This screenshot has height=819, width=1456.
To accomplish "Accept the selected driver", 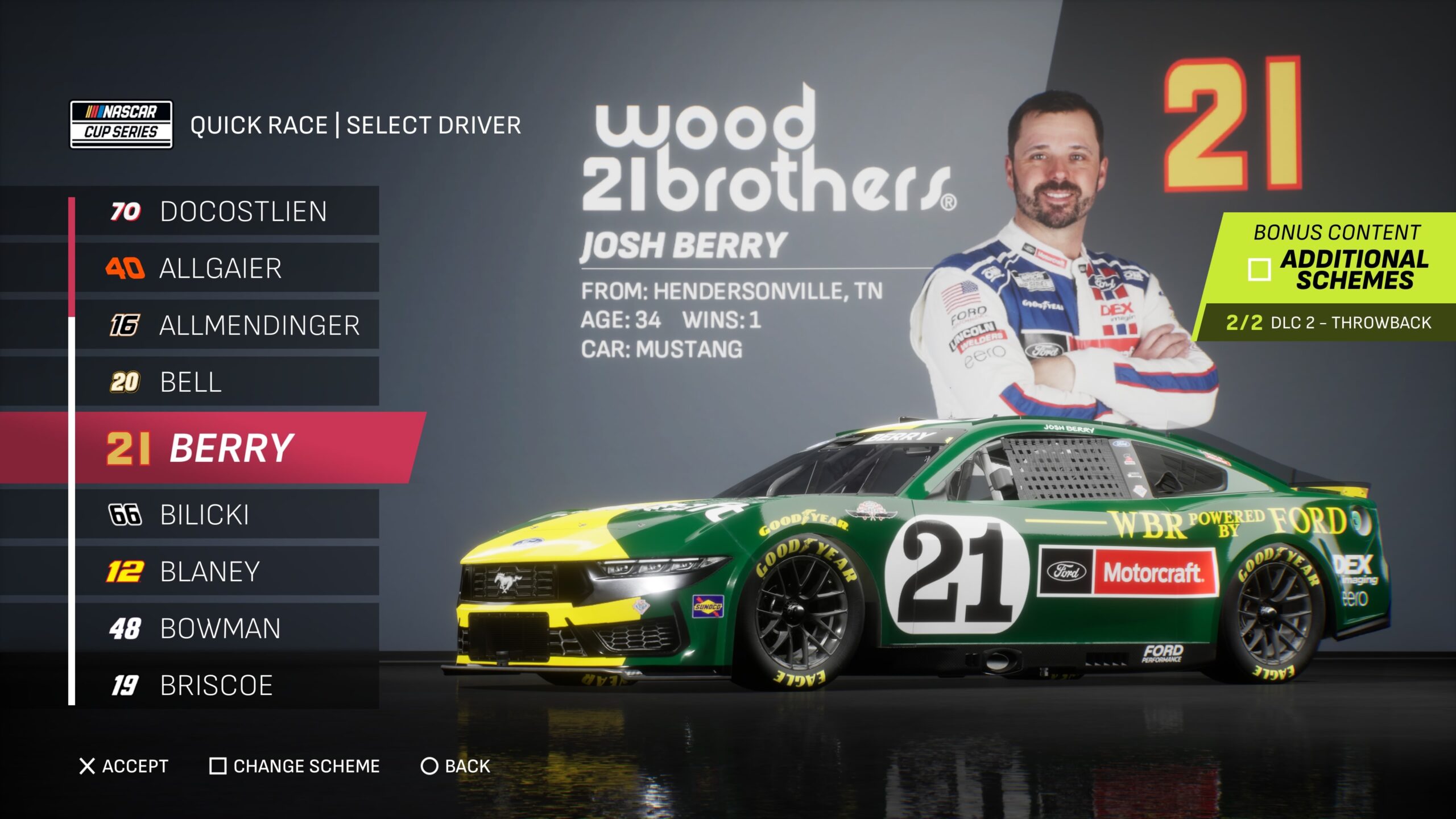I will pos(124,766).
